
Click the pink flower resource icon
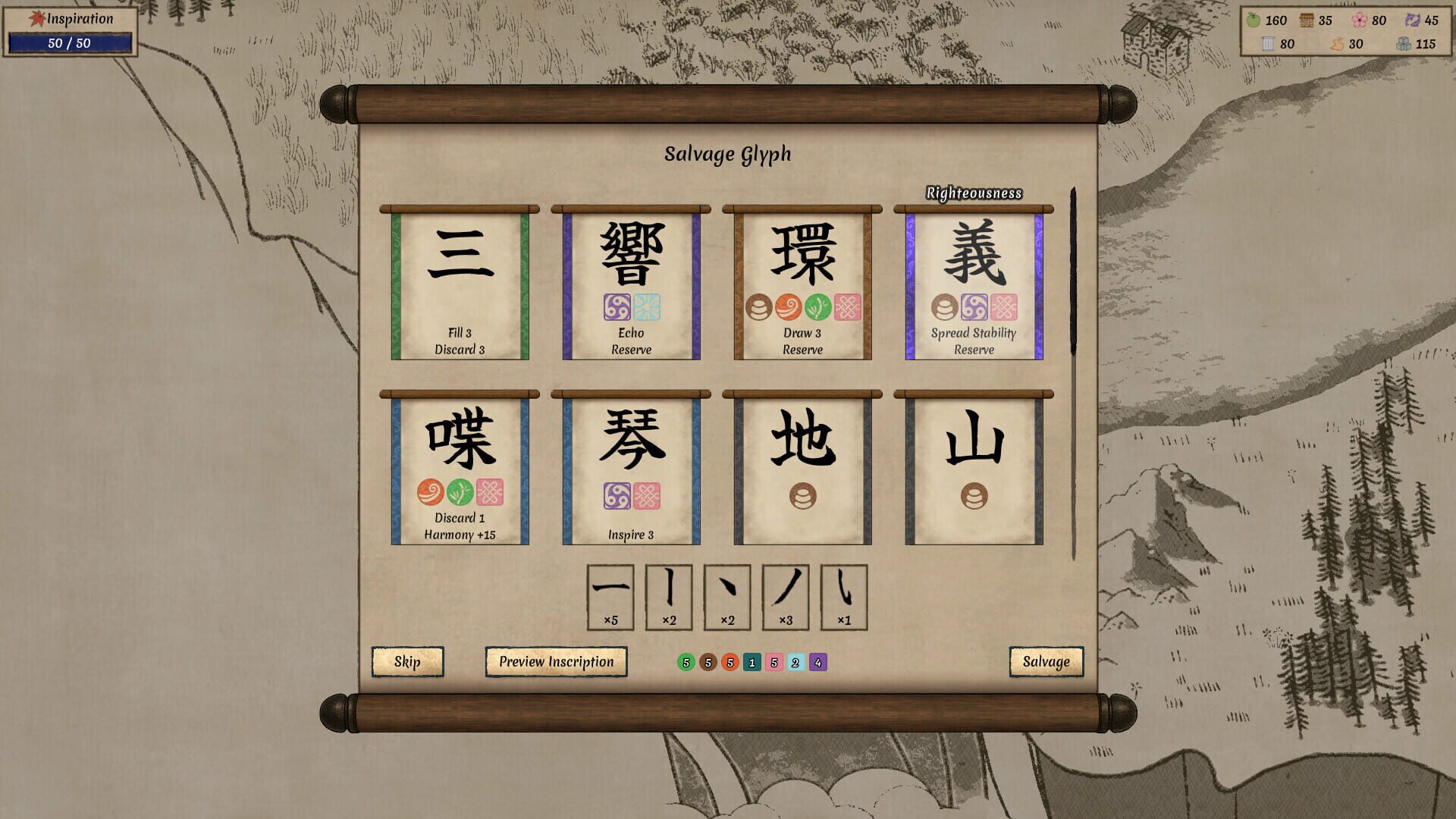(x=1359, y=20)
